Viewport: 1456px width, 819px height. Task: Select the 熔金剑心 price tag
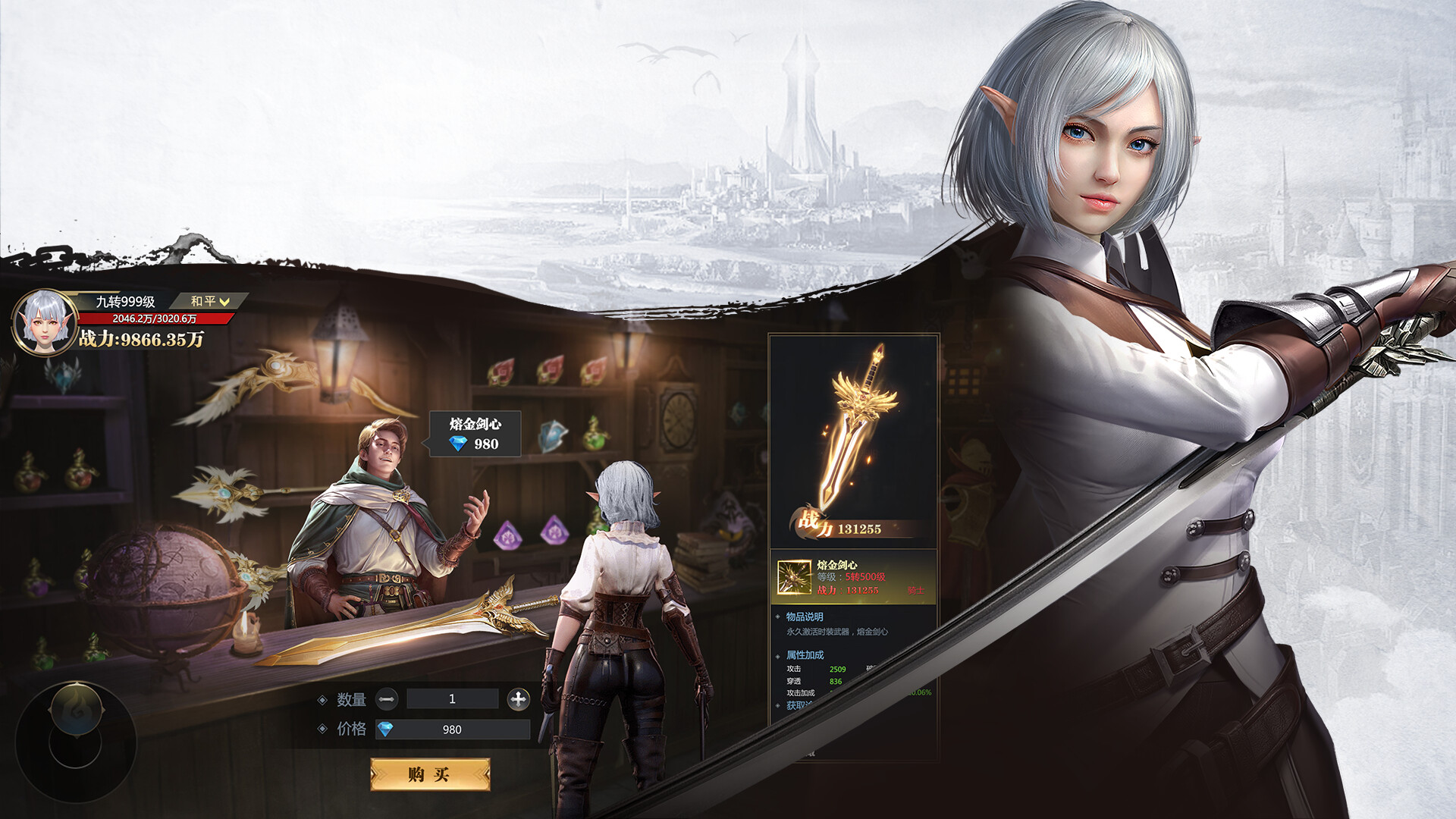coord(475,435)
